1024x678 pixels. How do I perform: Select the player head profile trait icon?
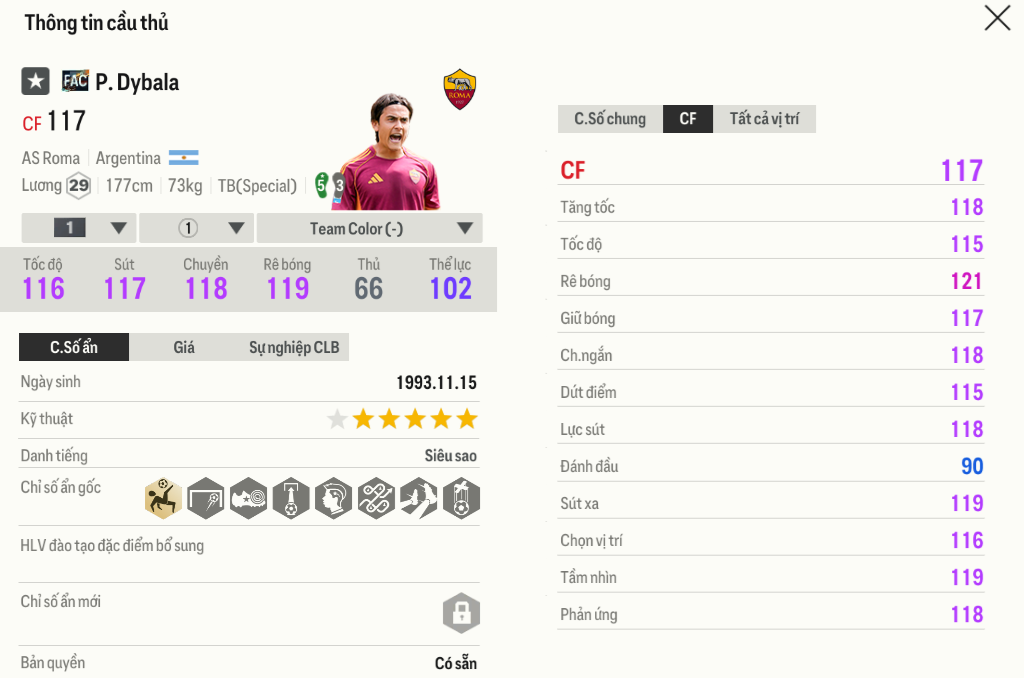pos(334,497)
